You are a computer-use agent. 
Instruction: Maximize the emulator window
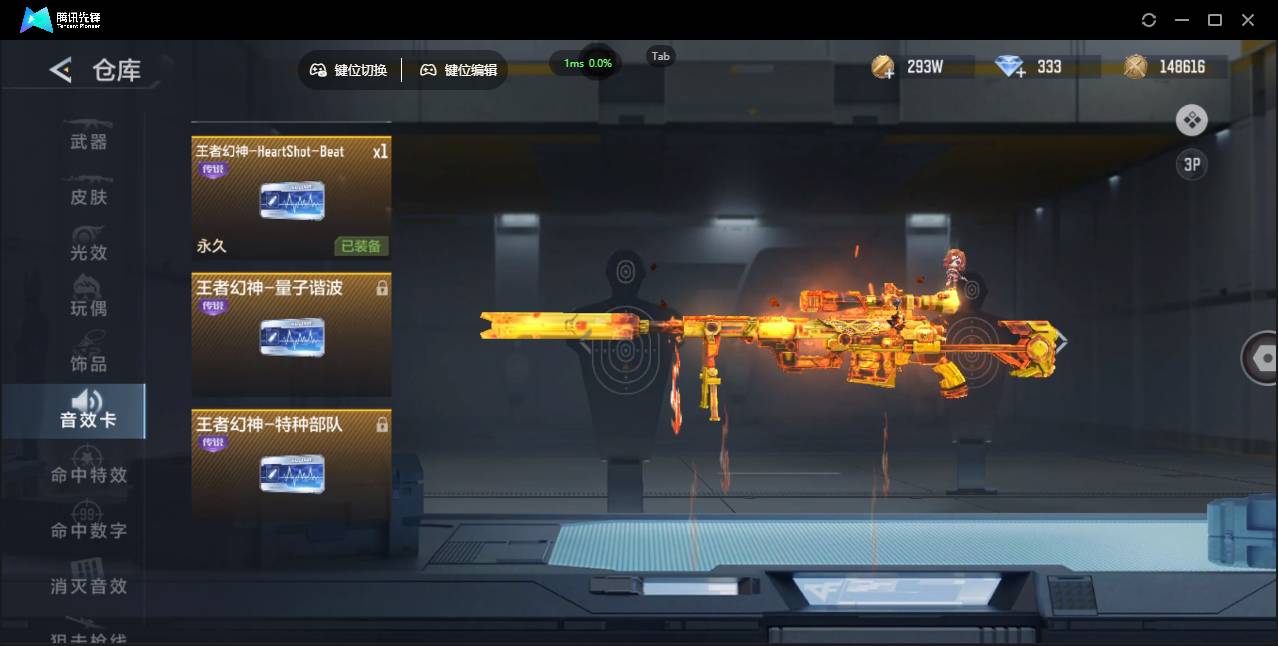1215,20
